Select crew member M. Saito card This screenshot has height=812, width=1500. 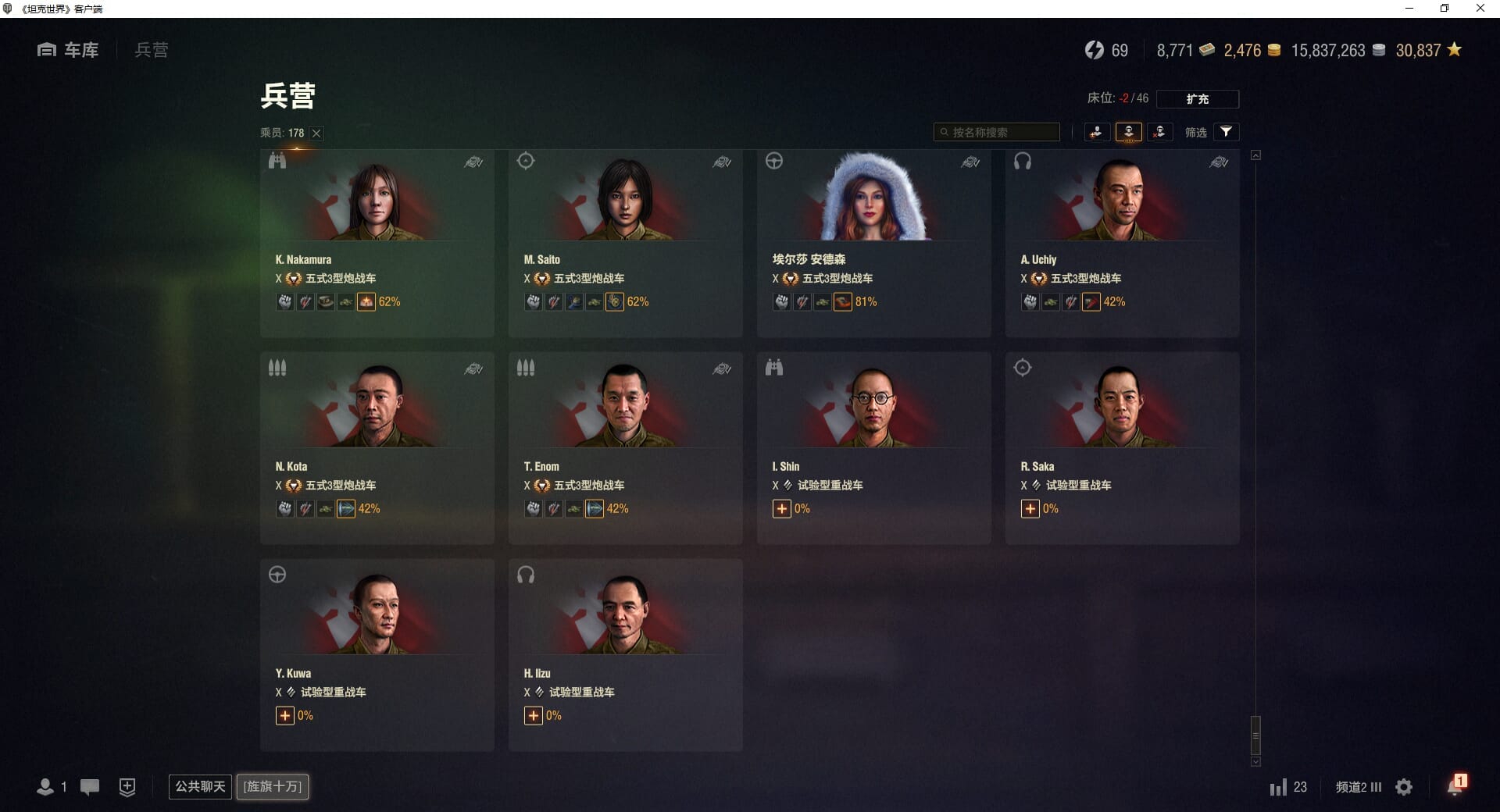coord(625,243)
